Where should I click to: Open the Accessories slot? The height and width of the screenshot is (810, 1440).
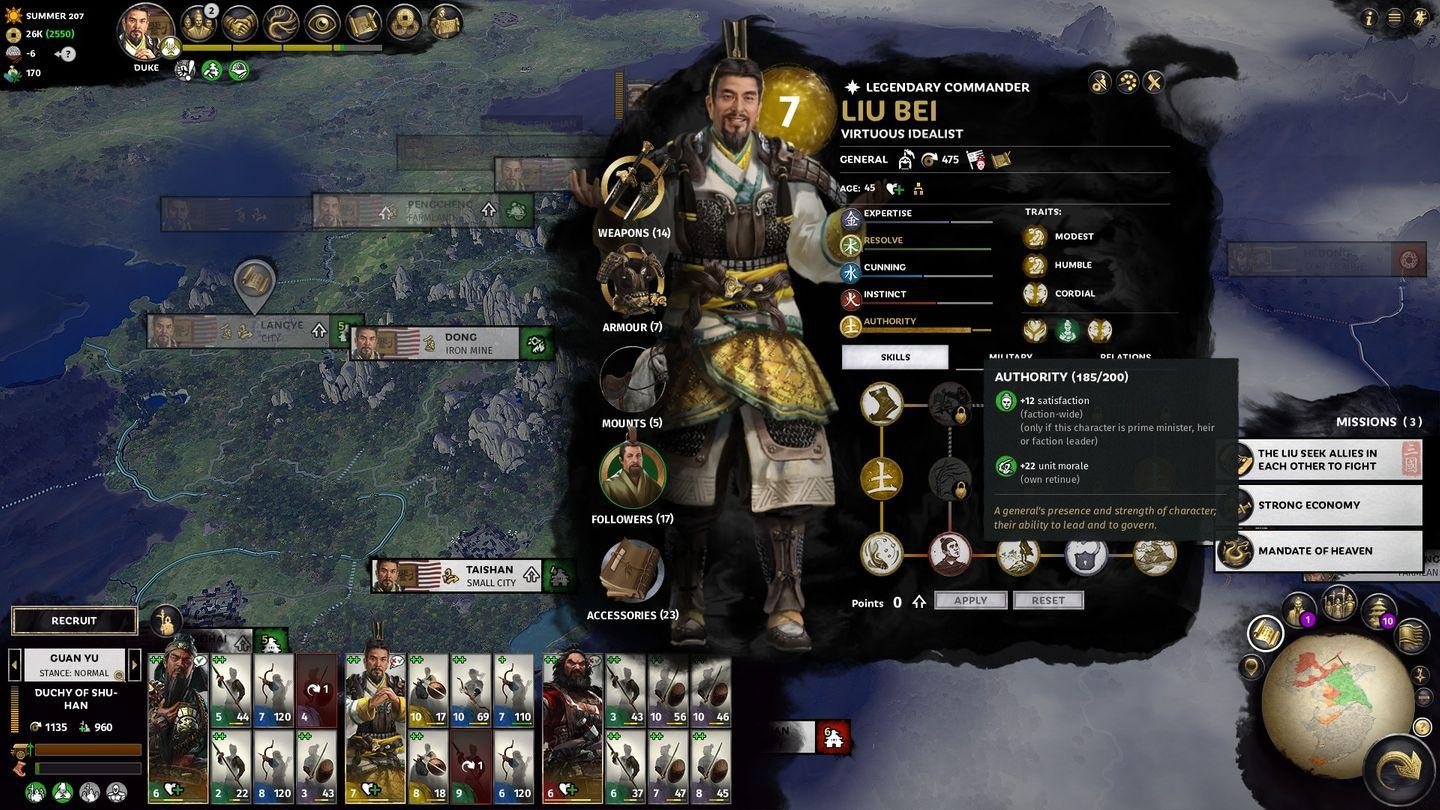(632, 571)
